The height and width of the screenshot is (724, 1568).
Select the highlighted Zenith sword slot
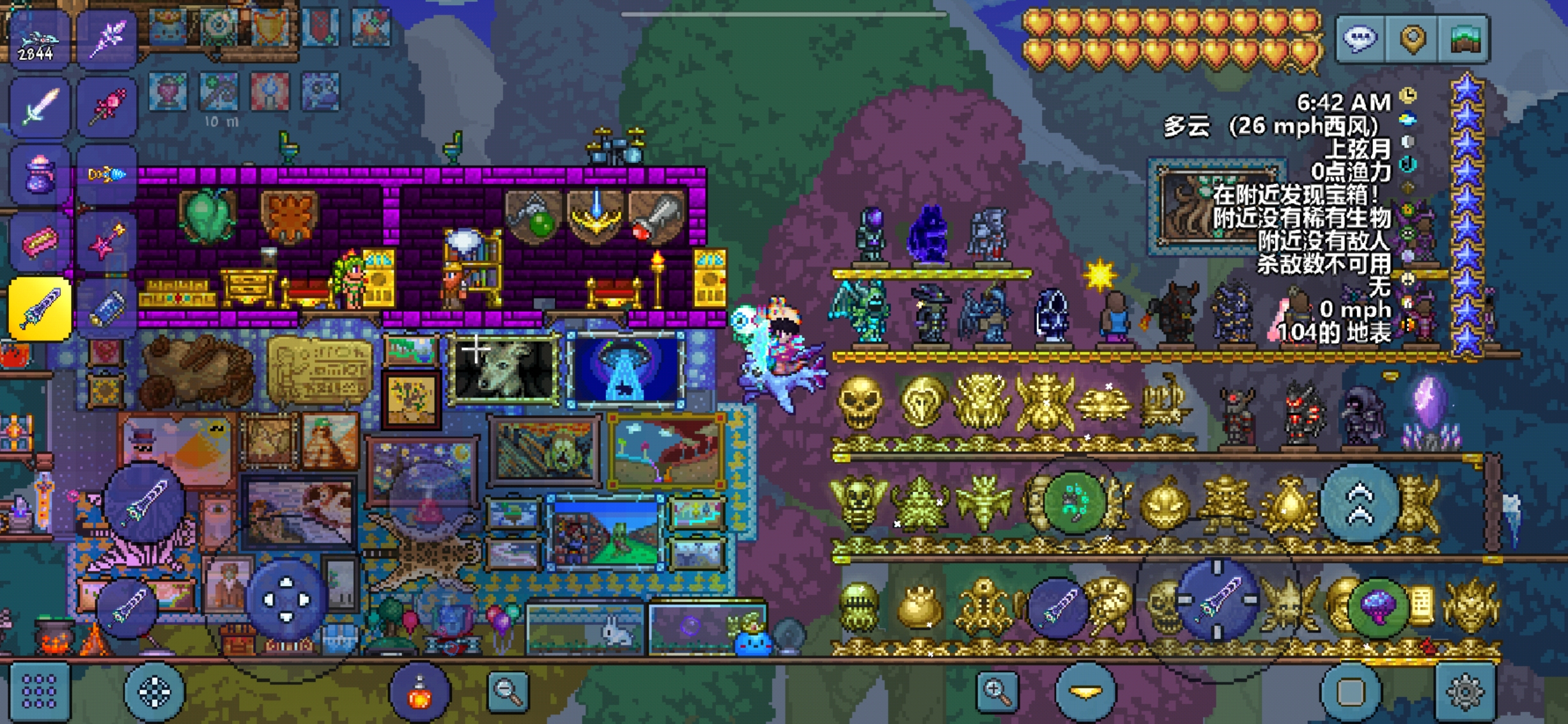coord(40,309)
